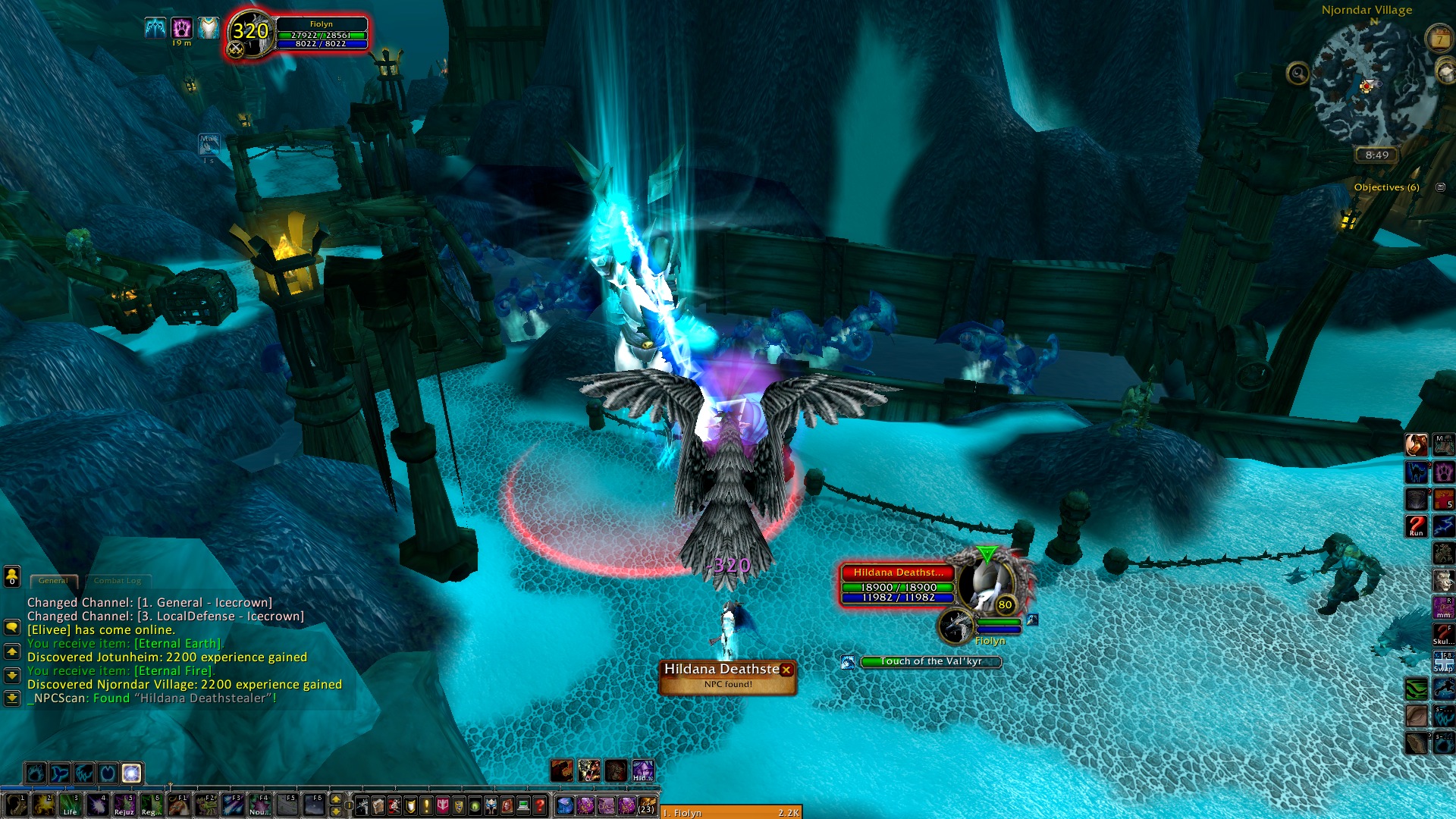Click the minimap tracking magnifier button

pos(1298,74)
